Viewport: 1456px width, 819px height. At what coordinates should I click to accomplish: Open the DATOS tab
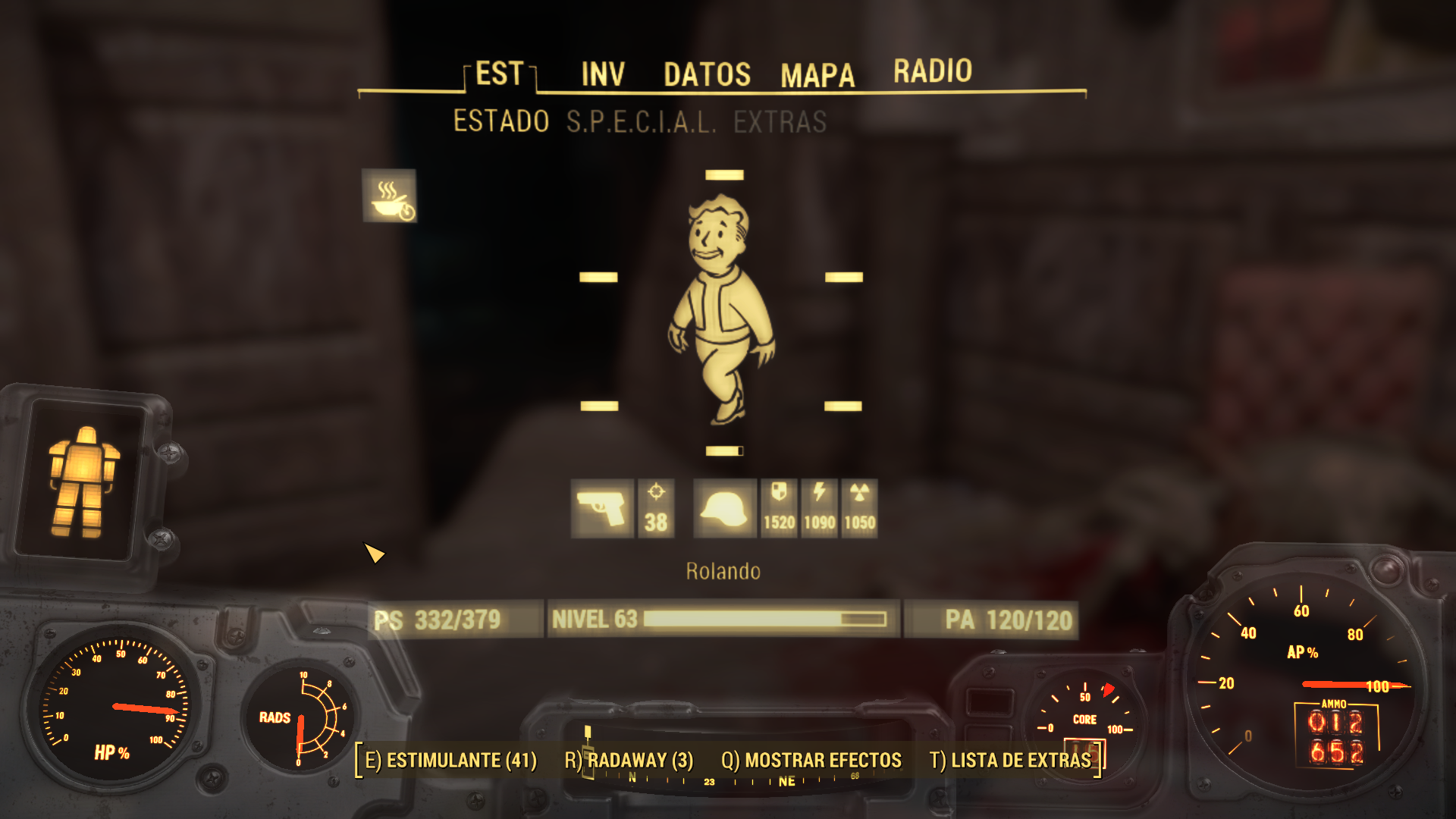tap(707, 74)
